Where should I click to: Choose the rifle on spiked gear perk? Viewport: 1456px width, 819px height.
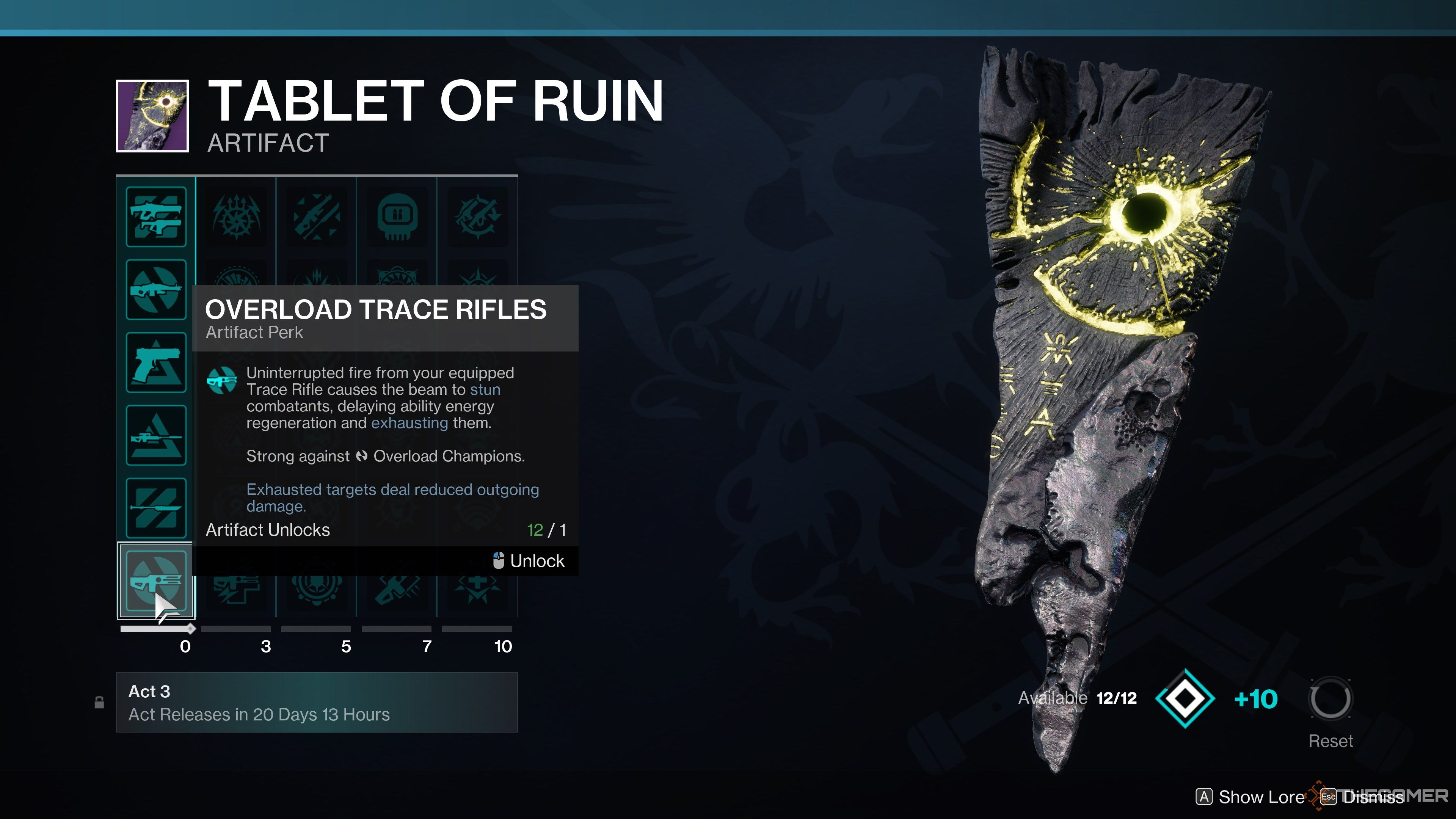coord(477,217)
